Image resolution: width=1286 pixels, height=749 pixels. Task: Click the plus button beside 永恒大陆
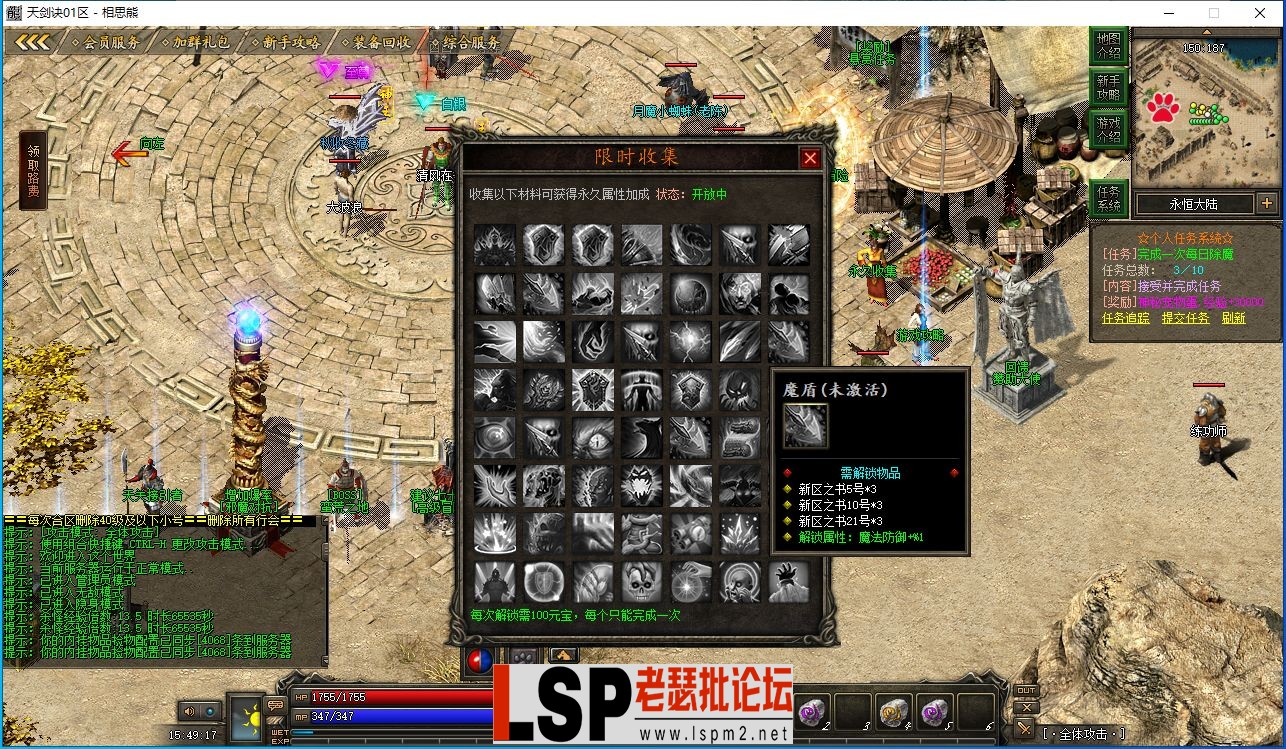click(1267, 203)
